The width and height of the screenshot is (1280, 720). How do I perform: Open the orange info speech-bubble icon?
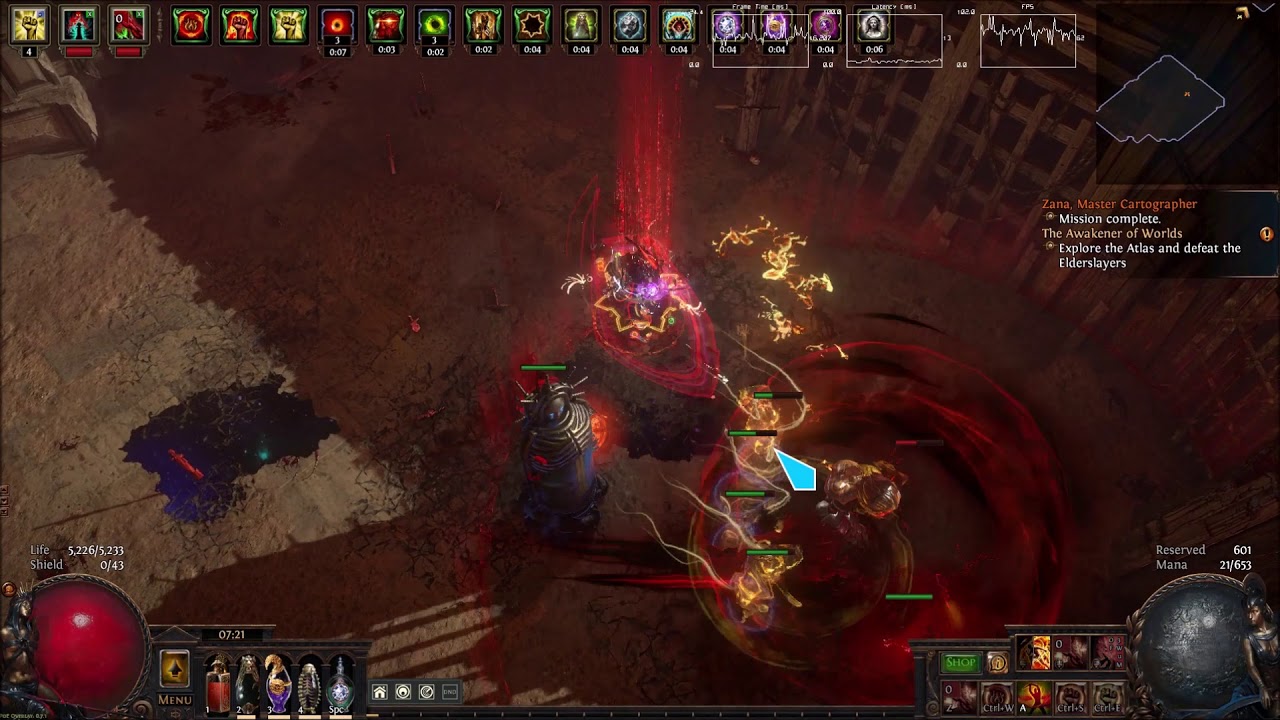pos(997,662)
